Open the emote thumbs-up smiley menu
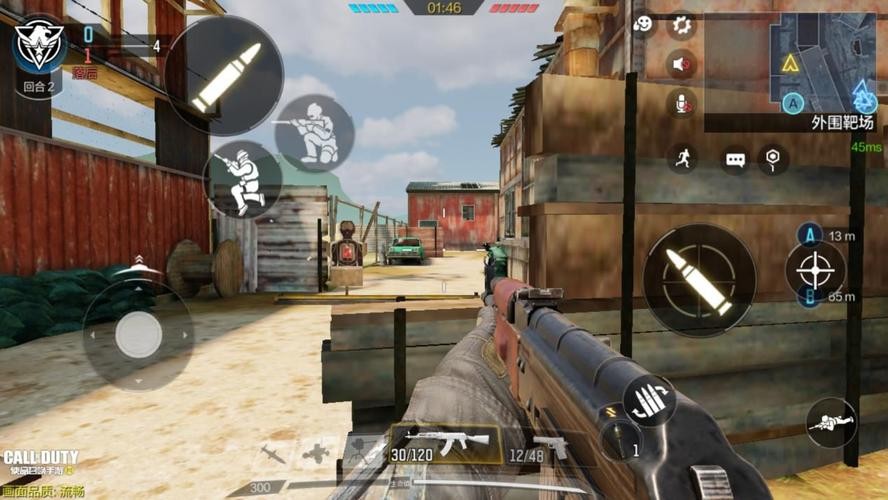This screenshot has height=500, width=888. (x=644, y=25)
